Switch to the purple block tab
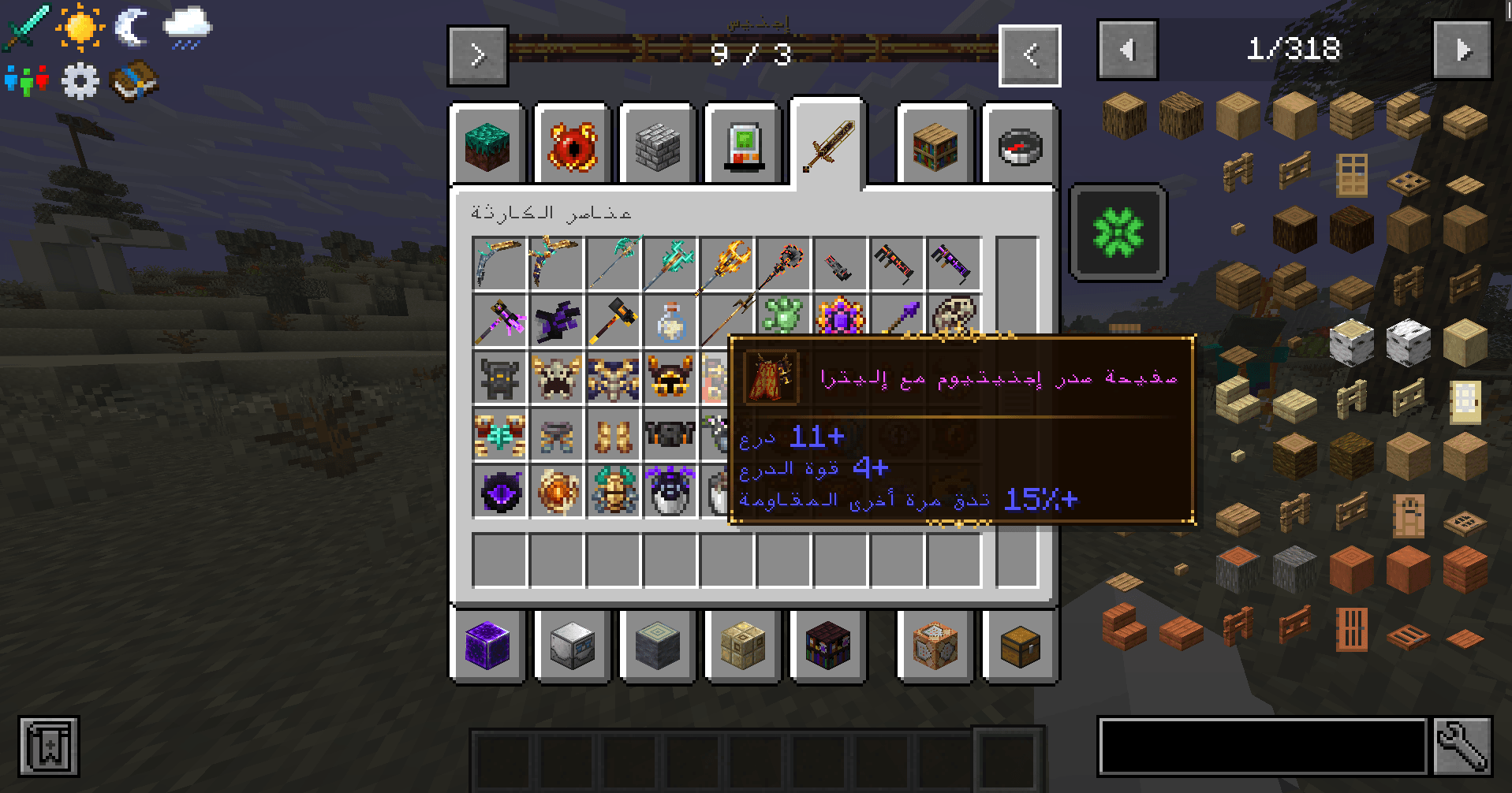This screenshot has width=1512, height=793. coord(487,646)
